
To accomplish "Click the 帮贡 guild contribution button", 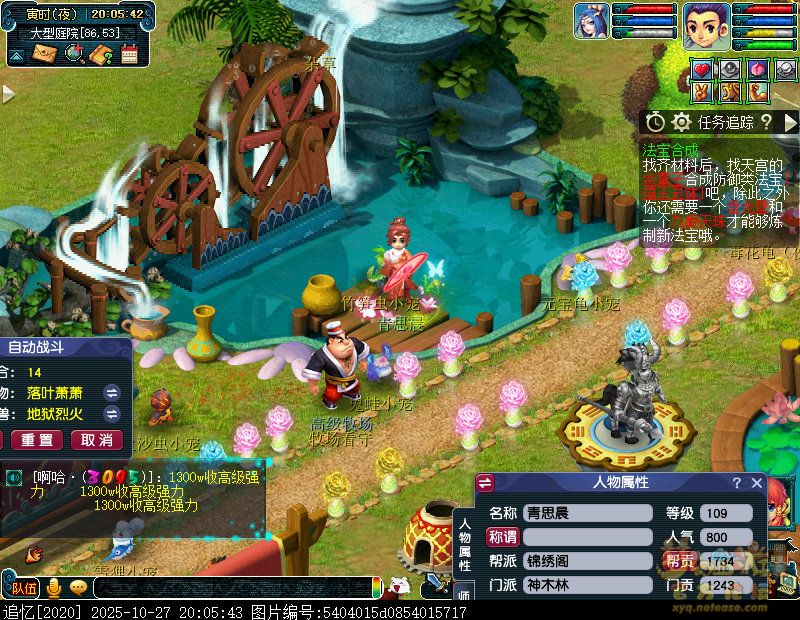I will [680, 561].
